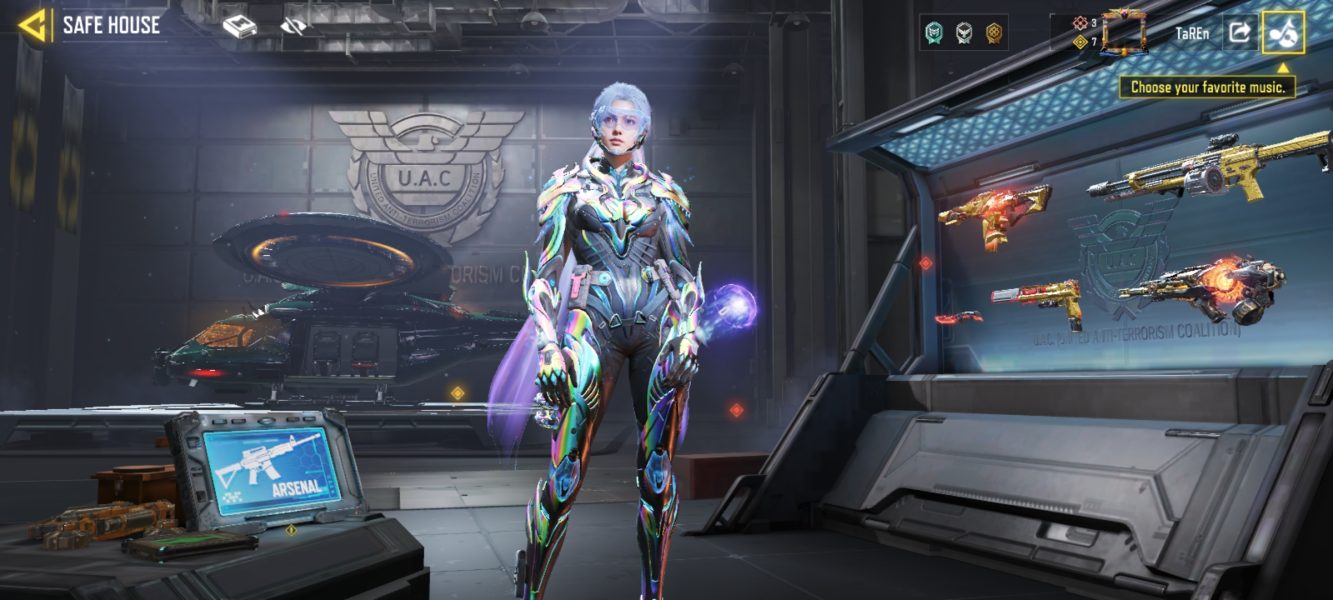Viewport: 1333px width, 600px height.
Task: Select the teal medal badge
Action: coord(935,33)
